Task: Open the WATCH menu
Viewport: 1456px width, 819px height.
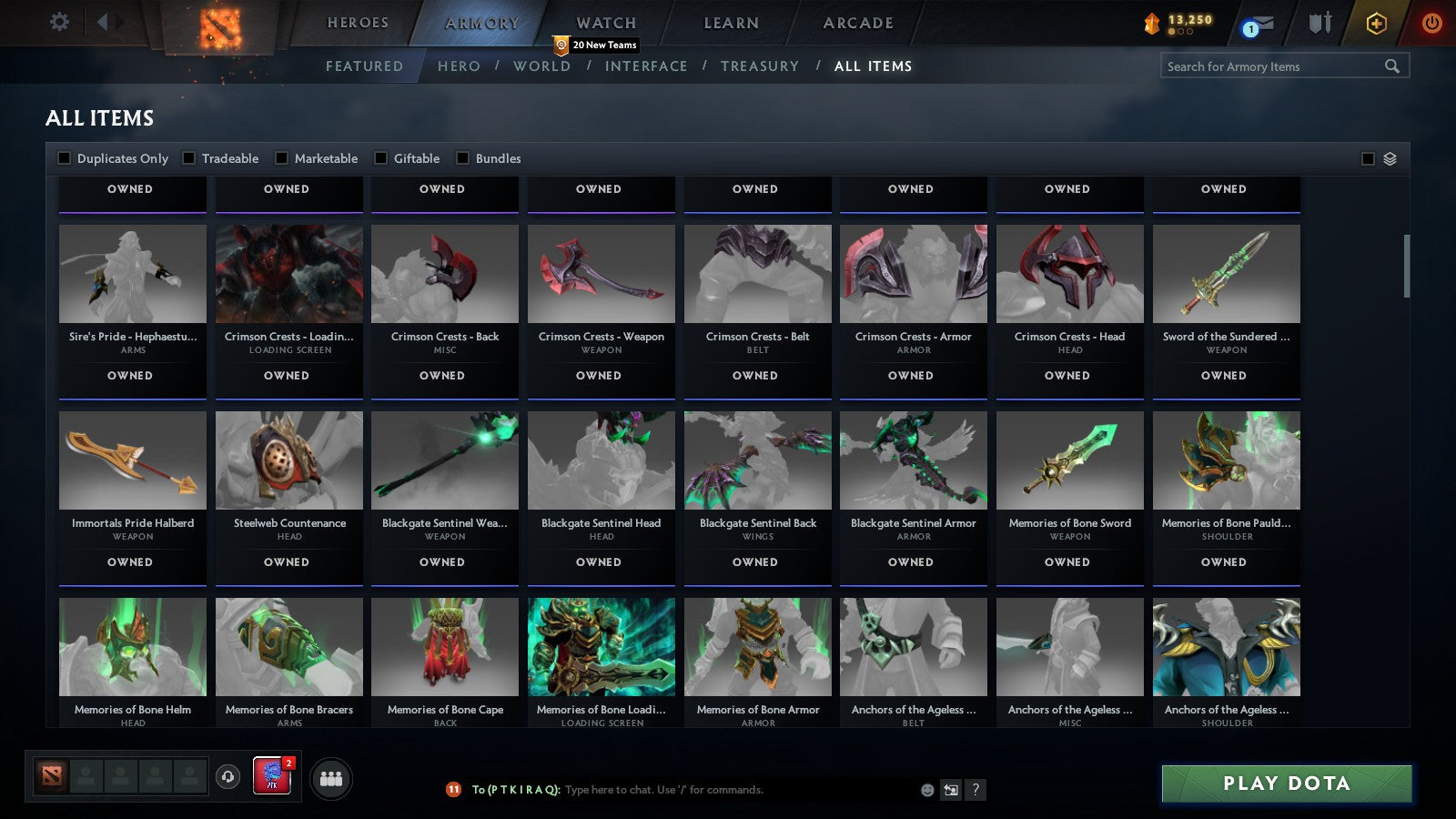Action: (x=604, y=22)
